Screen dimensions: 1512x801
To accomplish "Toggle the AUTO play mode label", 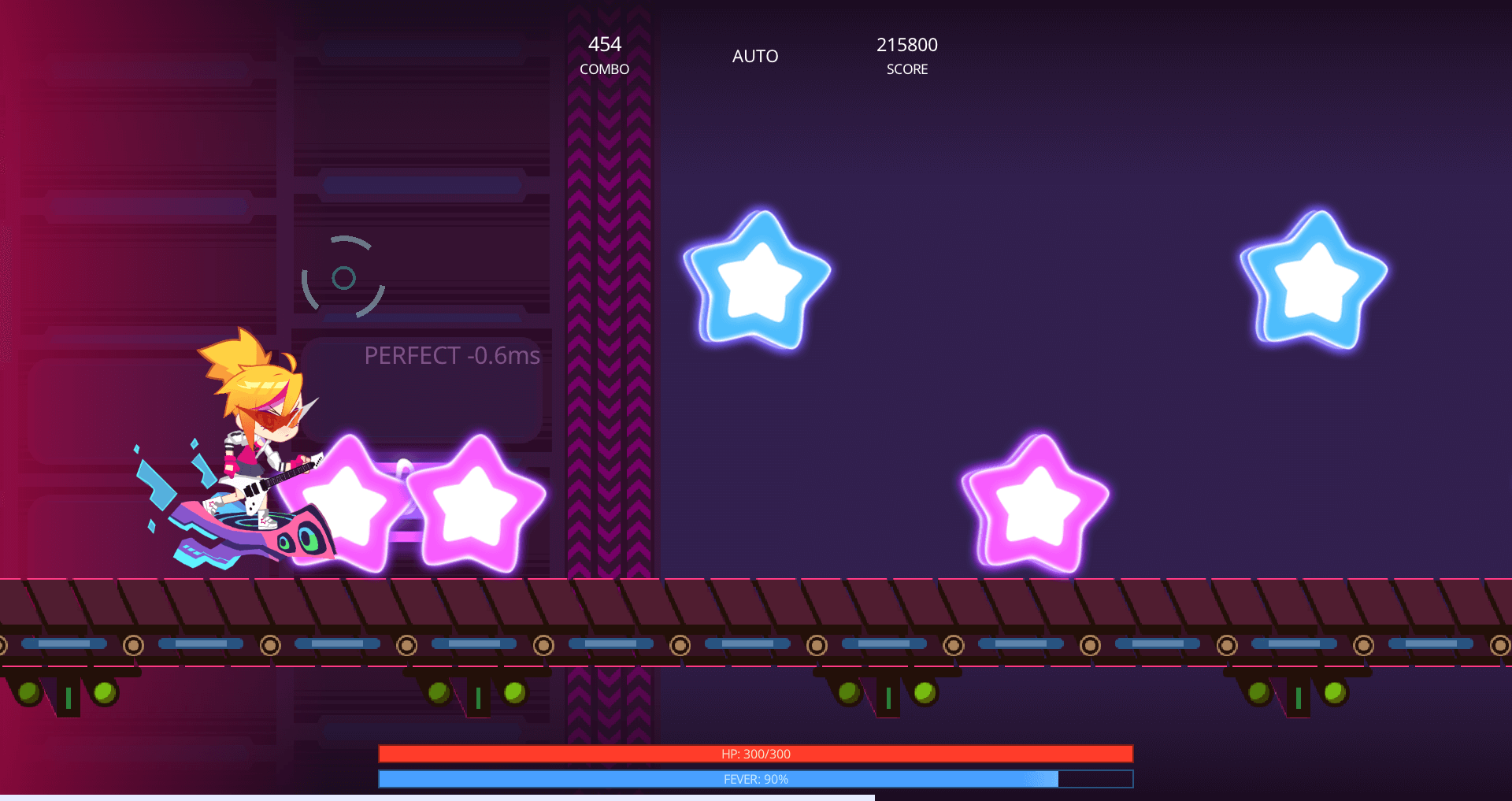I will [x=754, y=56].
